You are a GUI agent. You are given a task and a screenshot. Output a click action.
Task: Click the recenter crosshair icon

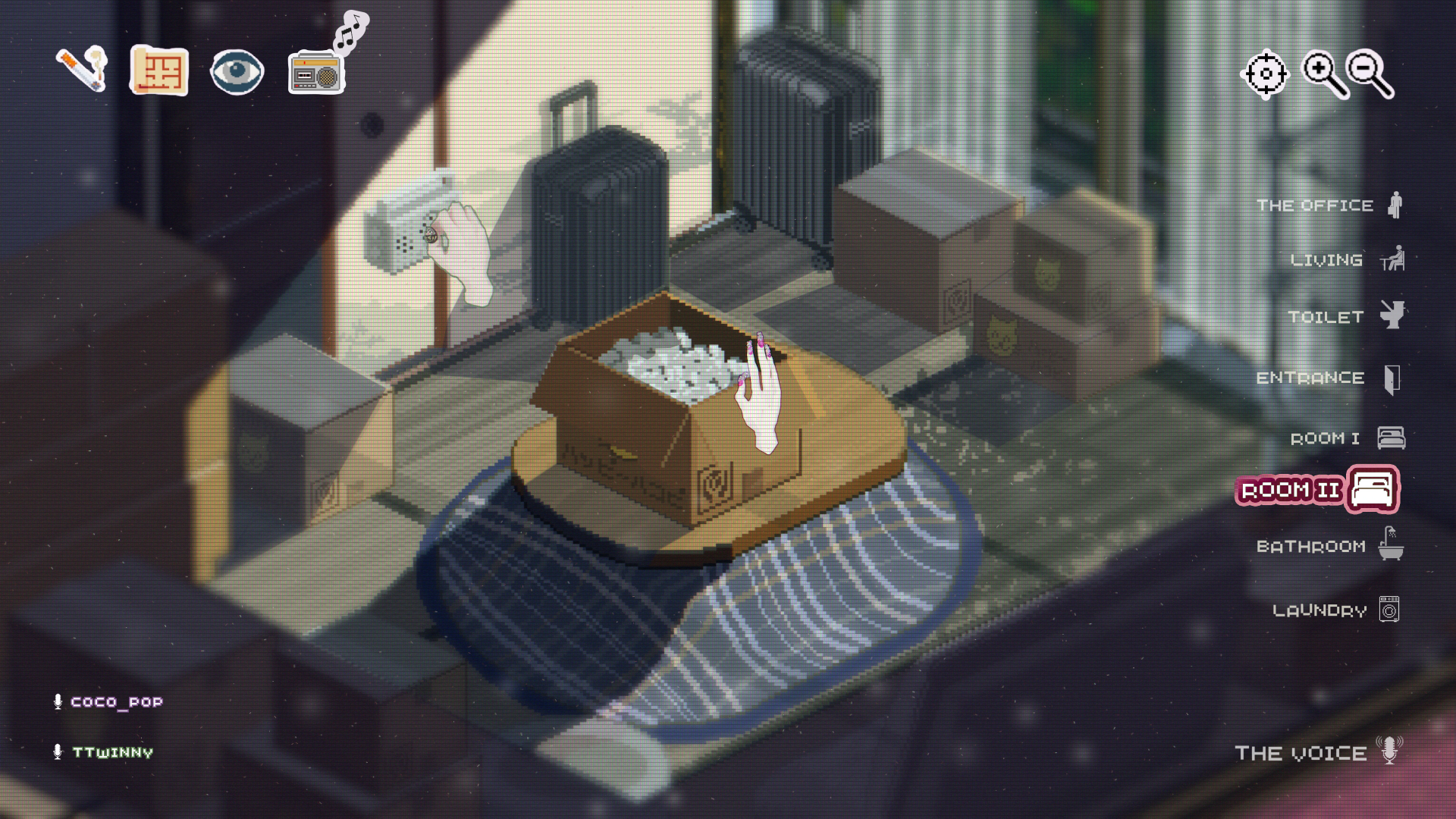tap(1265, 73)
